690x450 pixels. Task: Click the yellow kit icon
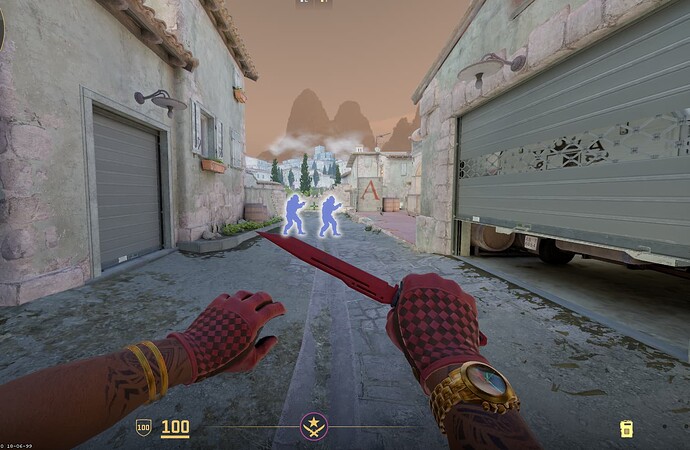(x=626, y=429)
